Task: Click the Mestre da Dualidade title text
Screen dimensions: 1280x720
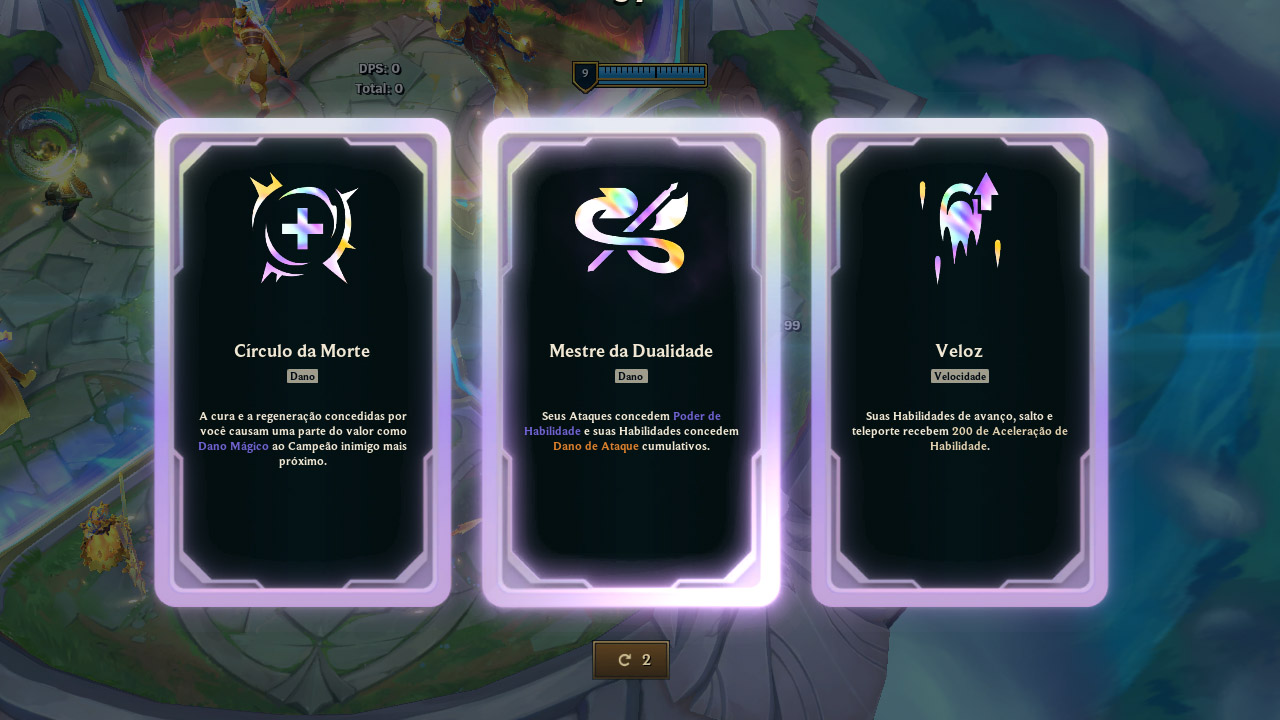Action: pos(631,351)
